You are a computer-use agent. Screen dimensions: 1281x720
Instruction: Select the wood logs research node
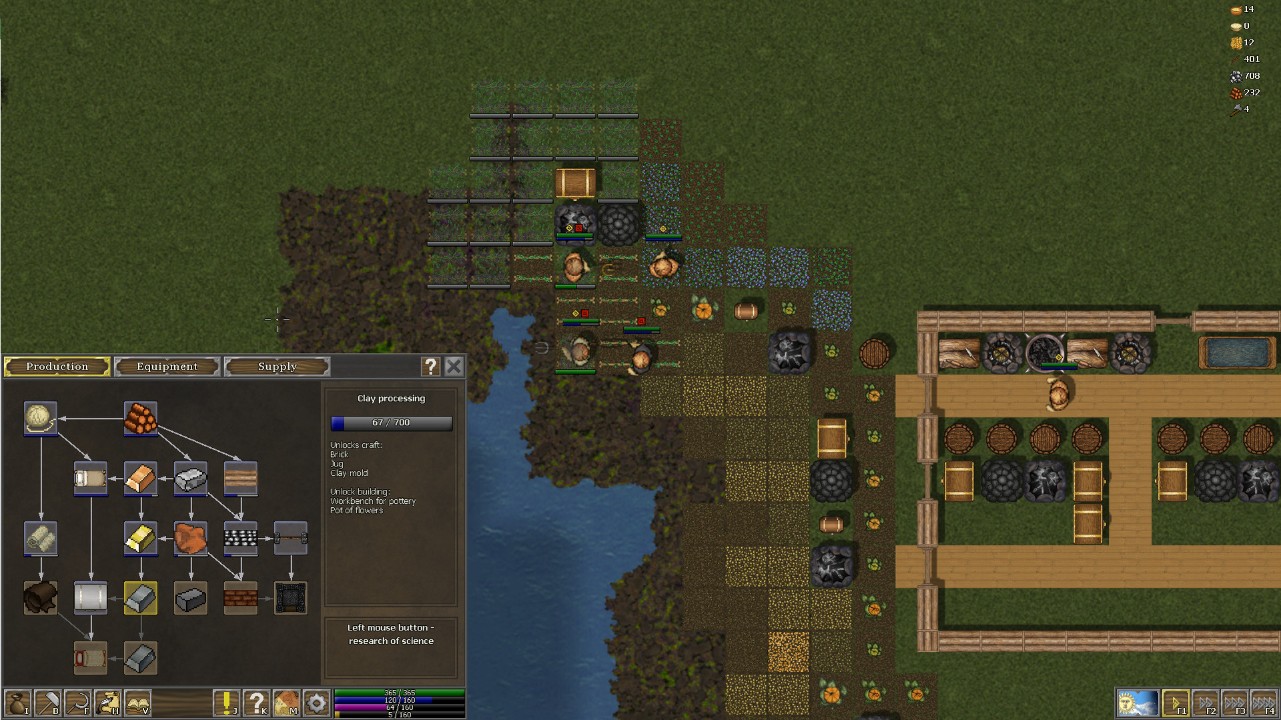pos(140,419)
